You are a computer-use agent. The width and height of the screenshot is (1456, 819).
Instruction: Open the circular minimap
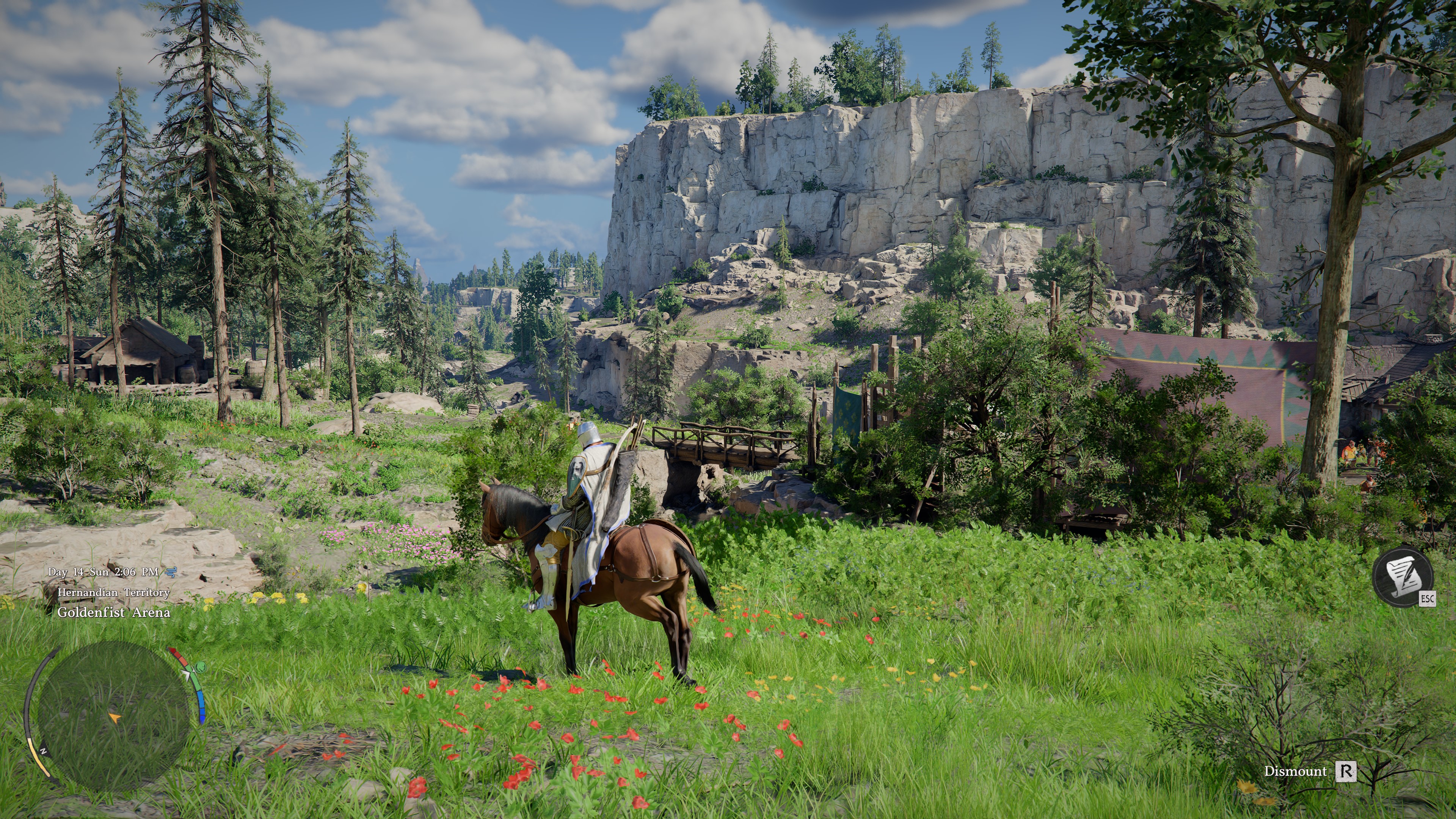click(113, 717)
